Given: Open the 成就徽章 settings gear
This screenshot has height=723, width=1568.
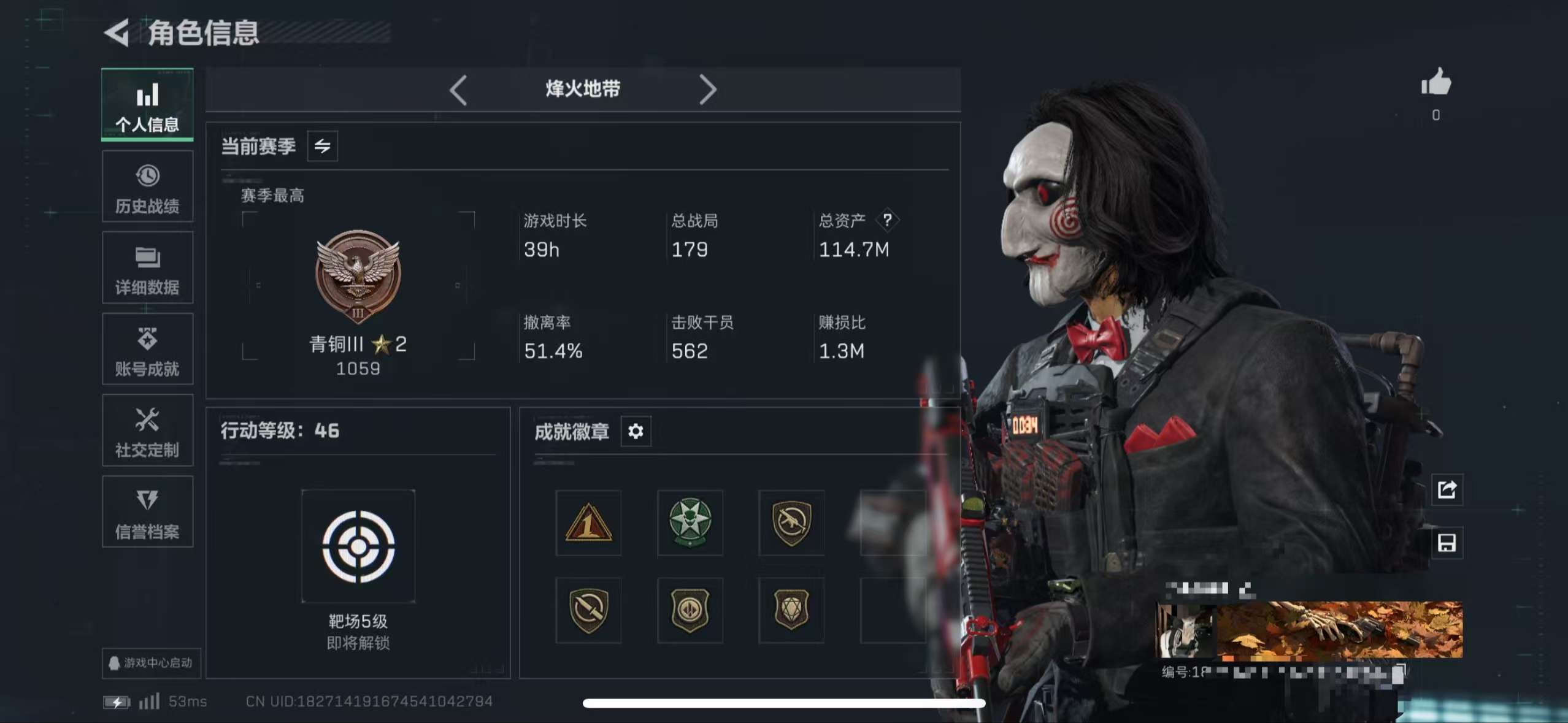Looking at the screenshot, I should coord(636,432).
